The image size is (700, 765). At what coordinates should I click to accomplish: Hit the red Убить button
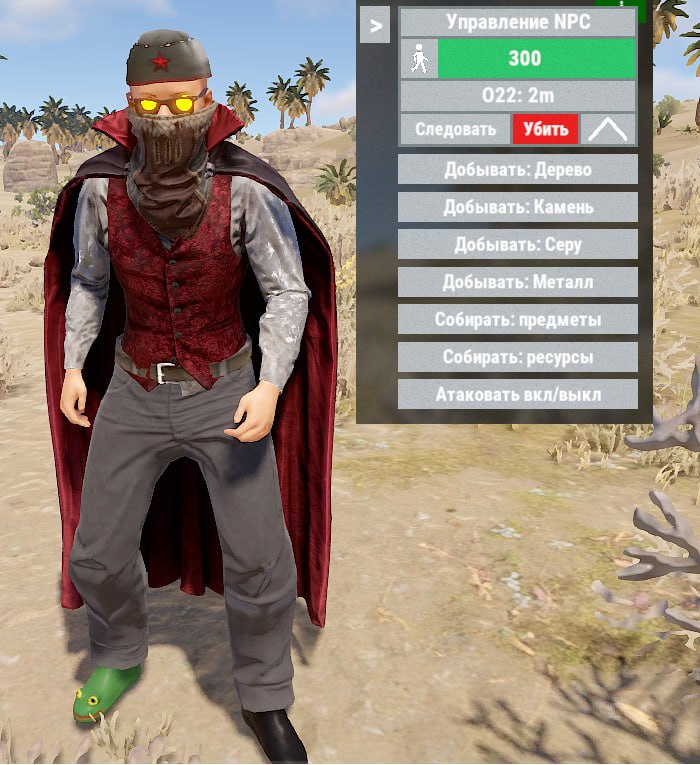[x=546, y=129]
